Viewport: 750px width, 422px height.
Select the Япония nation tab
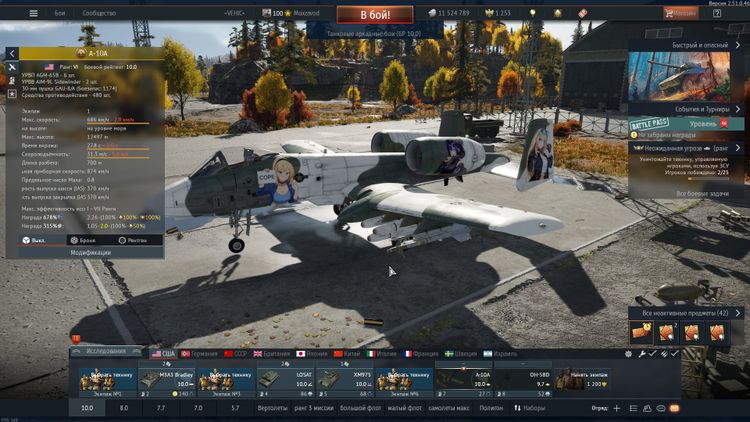pyautogui.click(x=312, y=353)
